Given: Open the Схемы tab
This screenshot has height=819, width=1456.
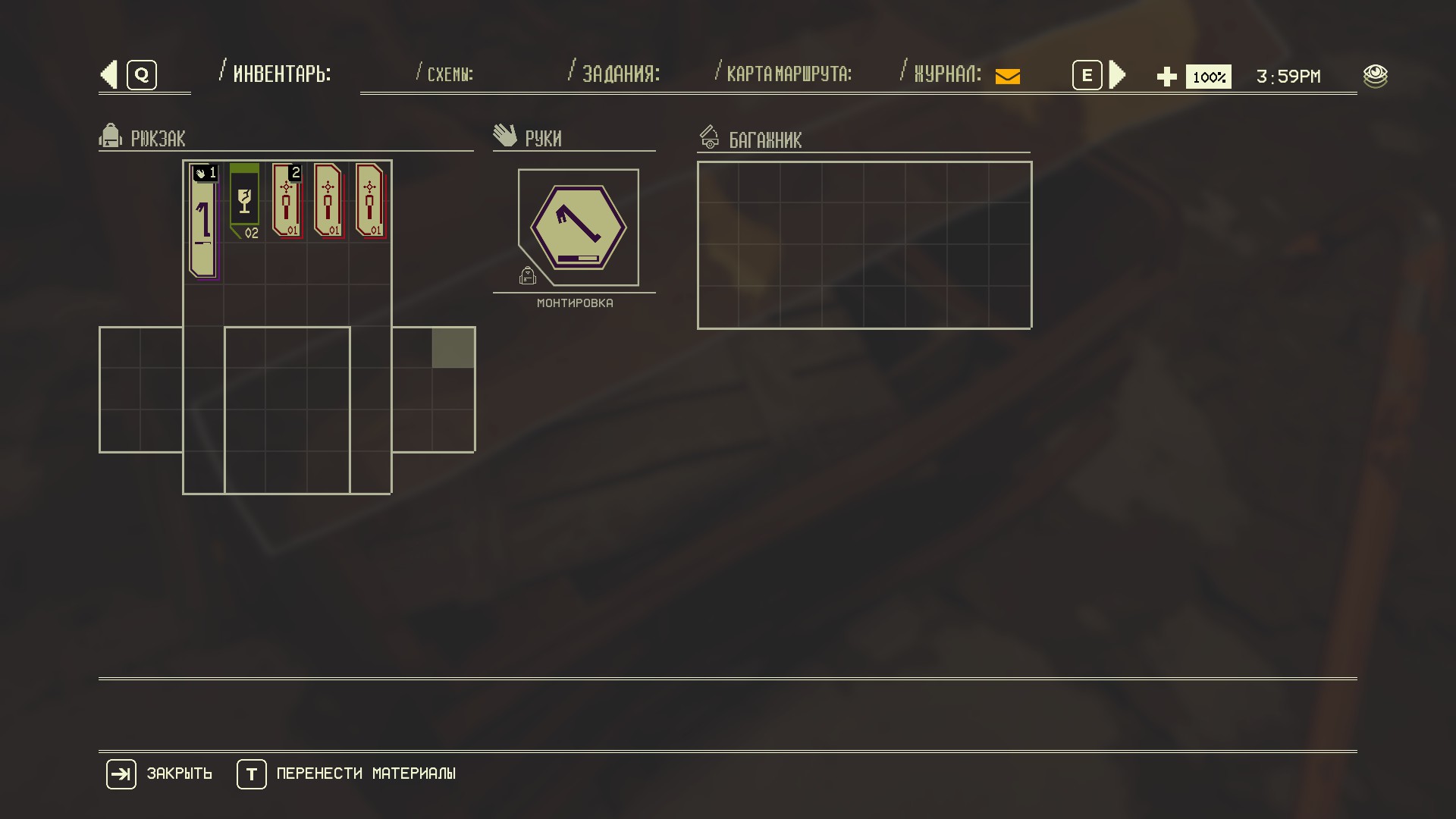Looking at the screenshot, I should pyautogui.click(x=450, y=74).
